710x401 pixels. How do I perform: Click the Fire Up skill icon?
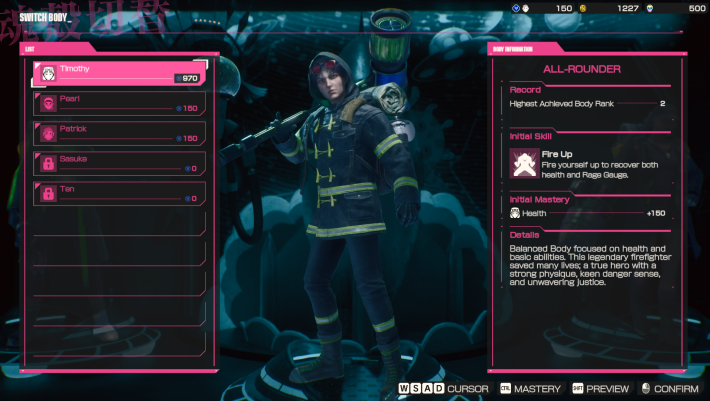(x=524, y=162)
